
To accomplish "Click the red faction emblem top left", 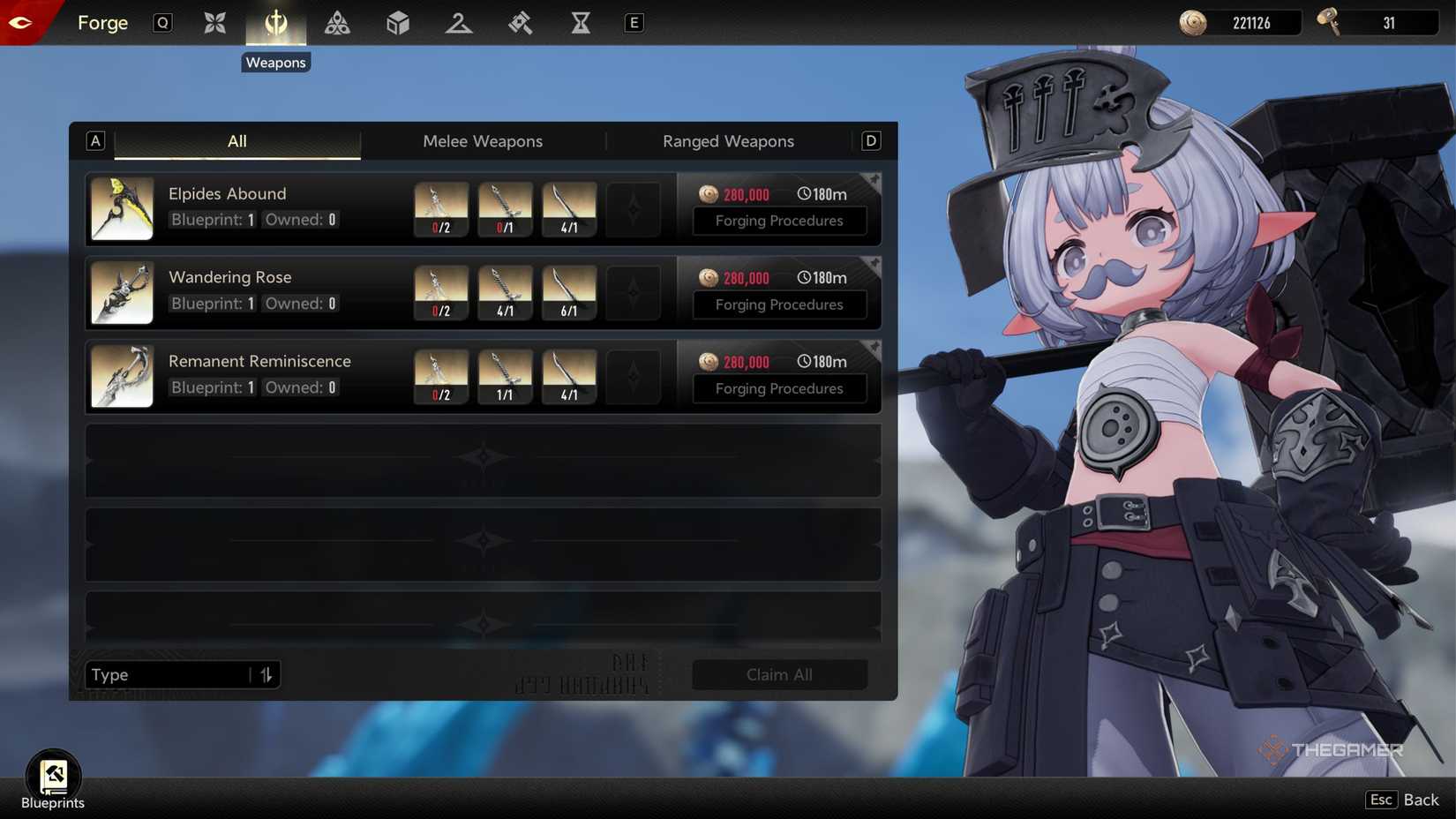I will pyautogui.click(x=19, y=22).
